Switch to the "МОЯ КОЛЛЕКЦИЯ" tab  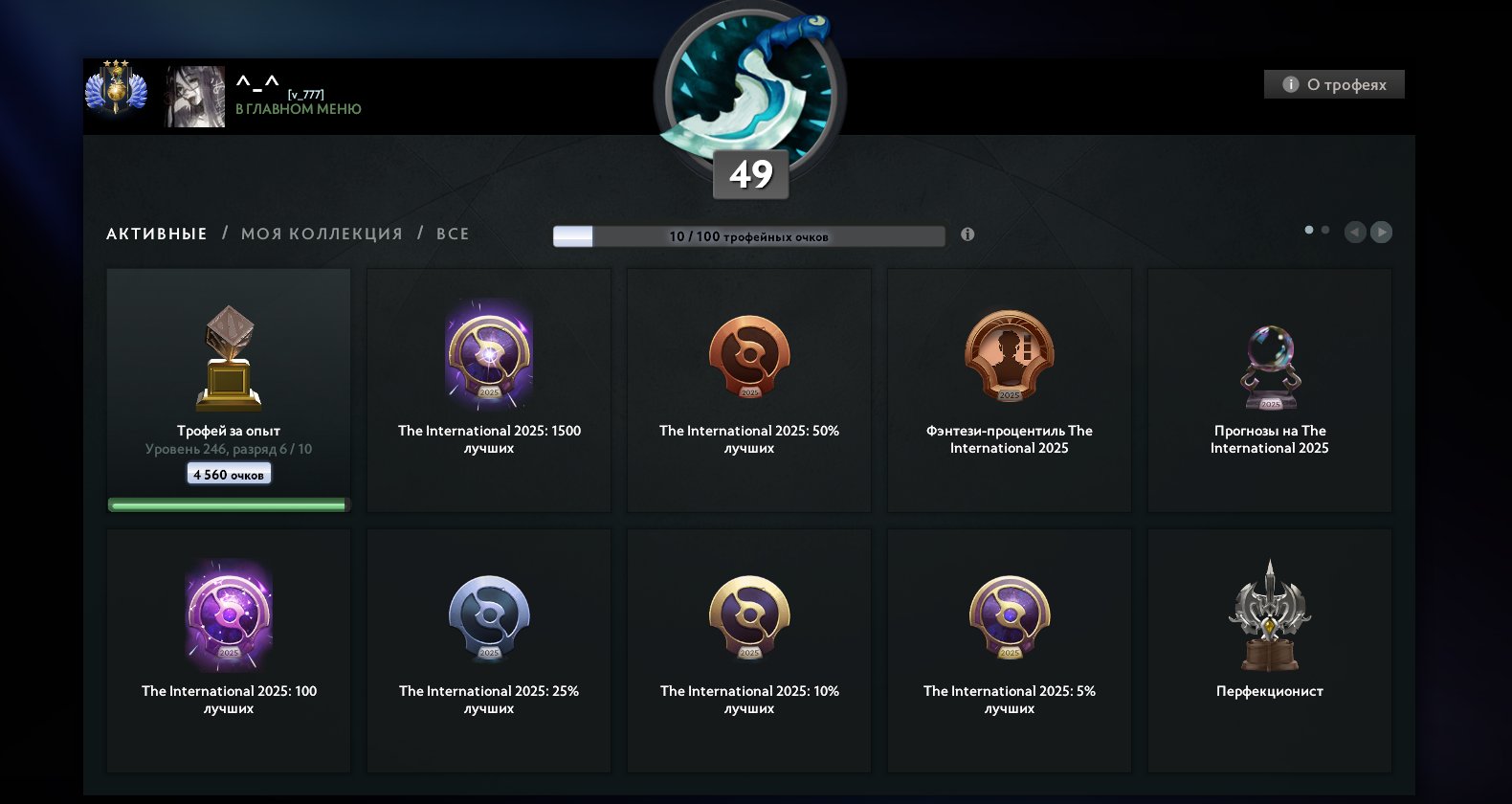click(x=322, y=234)
